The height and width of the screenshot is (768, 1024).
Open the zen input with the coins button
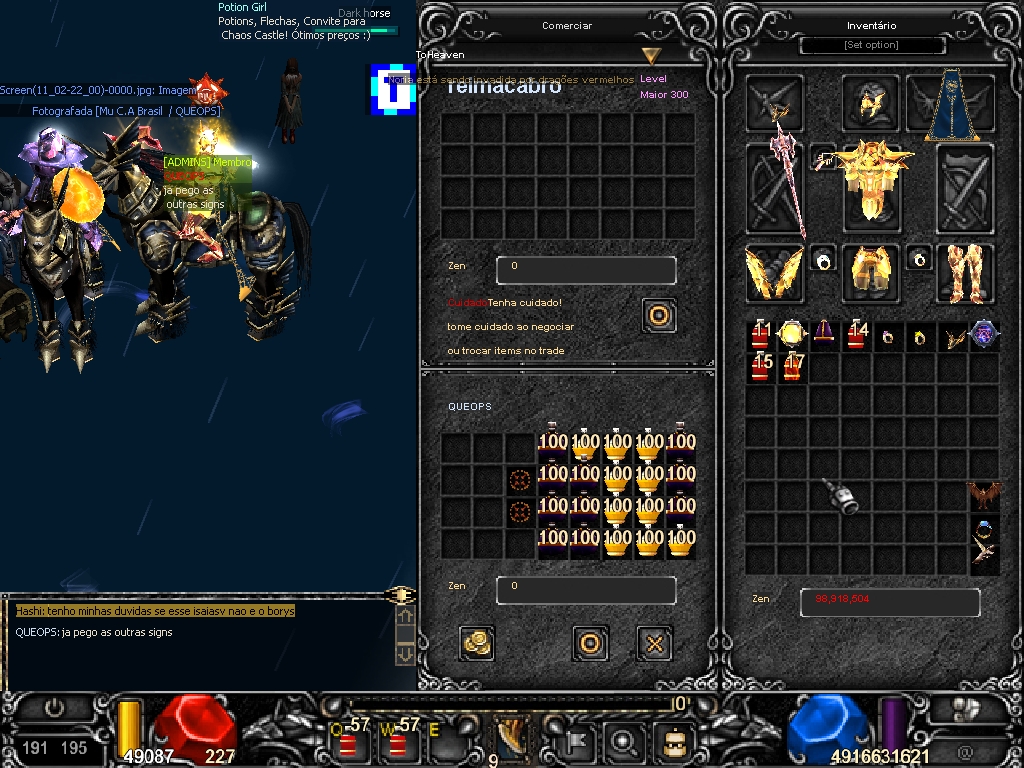[x=477, y=643]
